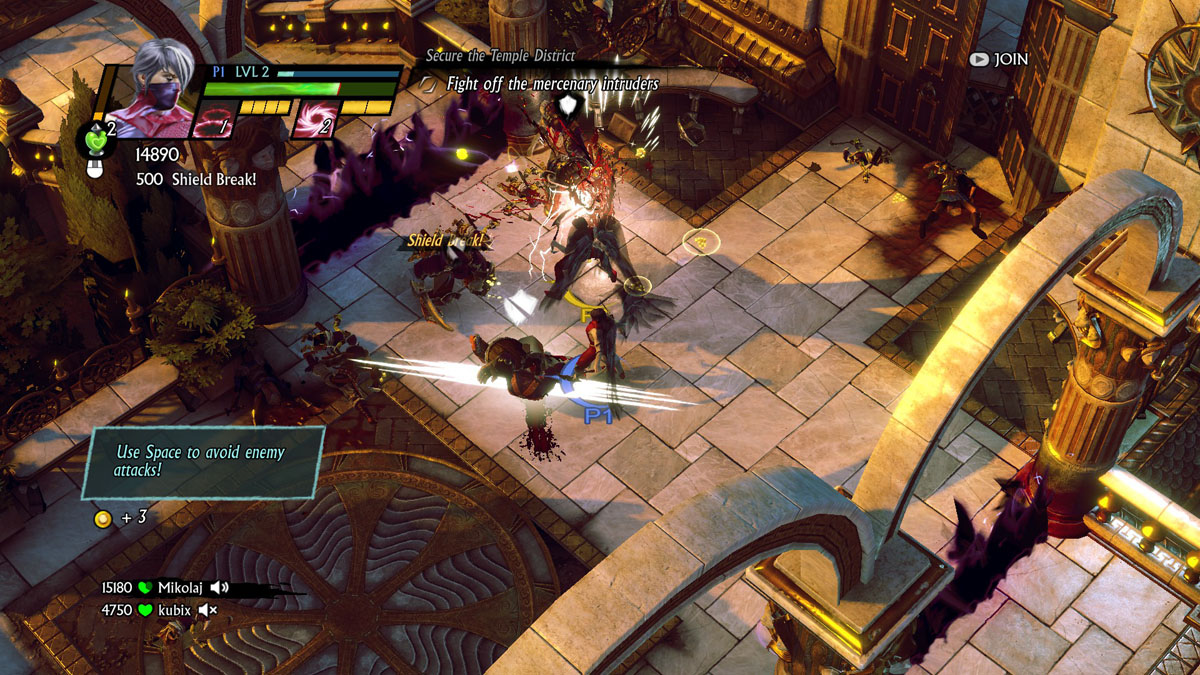Toggle Mikolaj's voice speaker icon
Image resolution: width=1200 pixels, height=675 pixels.
(x=220, y=588)
